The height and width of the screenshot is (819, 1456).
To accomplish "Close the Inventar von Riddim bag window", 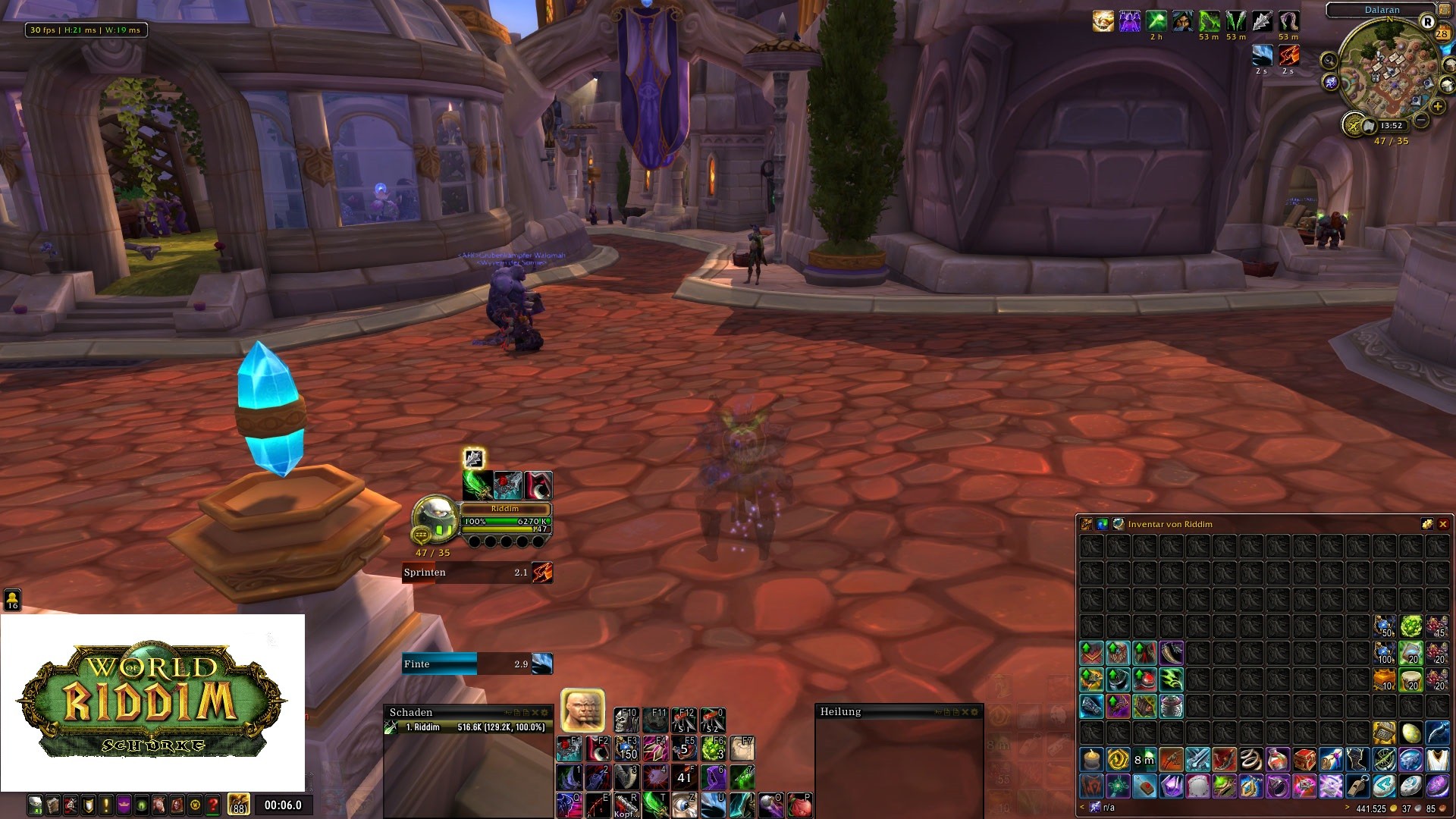I will [x=1443, y=524].
